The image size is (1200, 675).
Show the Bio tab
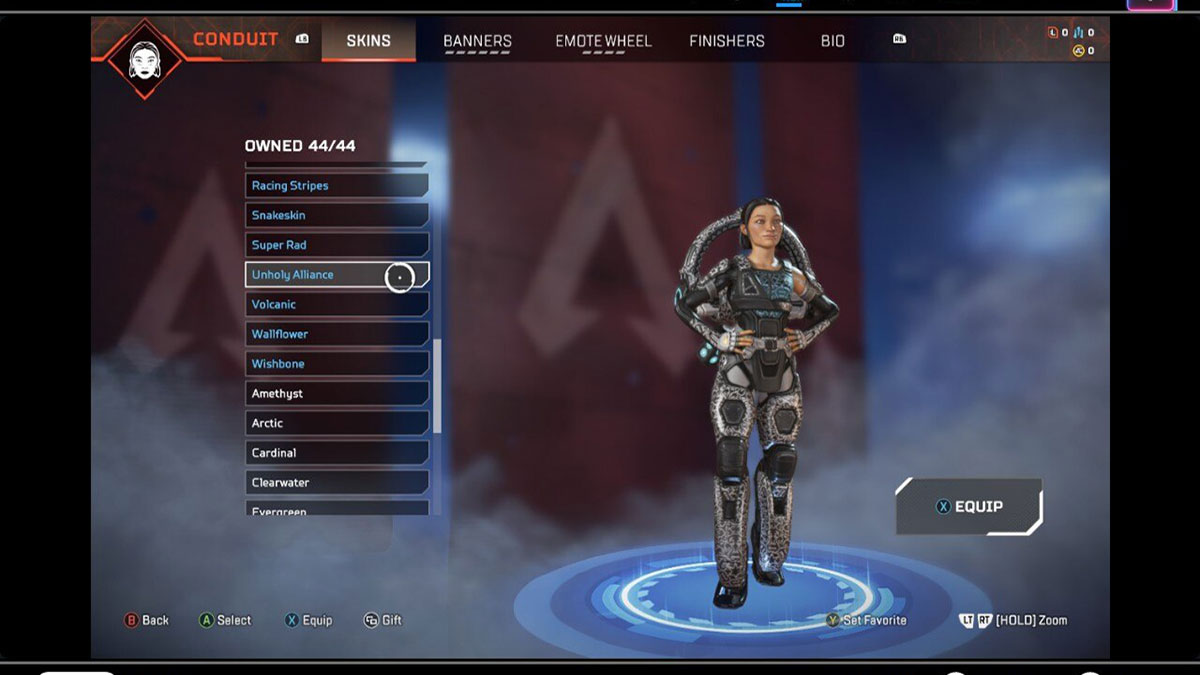(x=832, y=41)
